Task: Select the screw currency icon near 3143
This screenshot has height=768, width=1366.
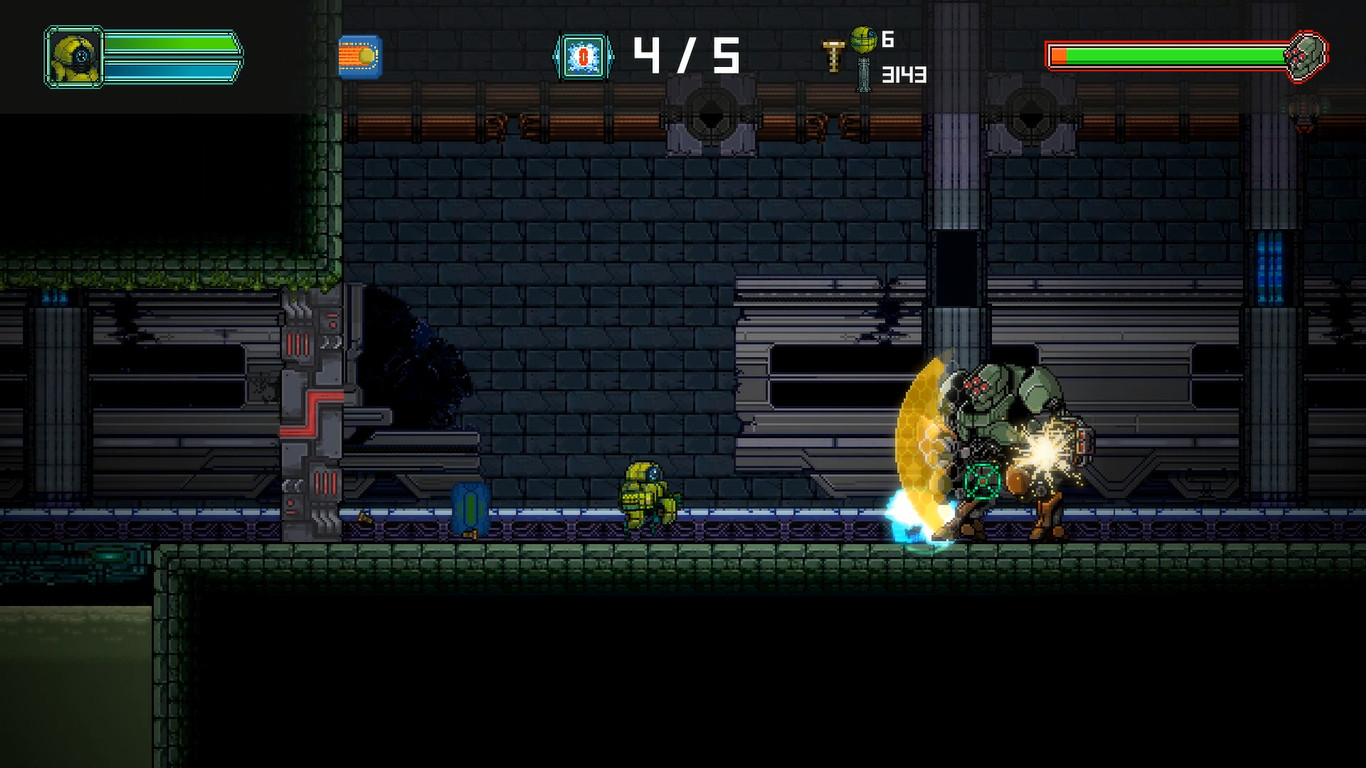Action: 863,75
